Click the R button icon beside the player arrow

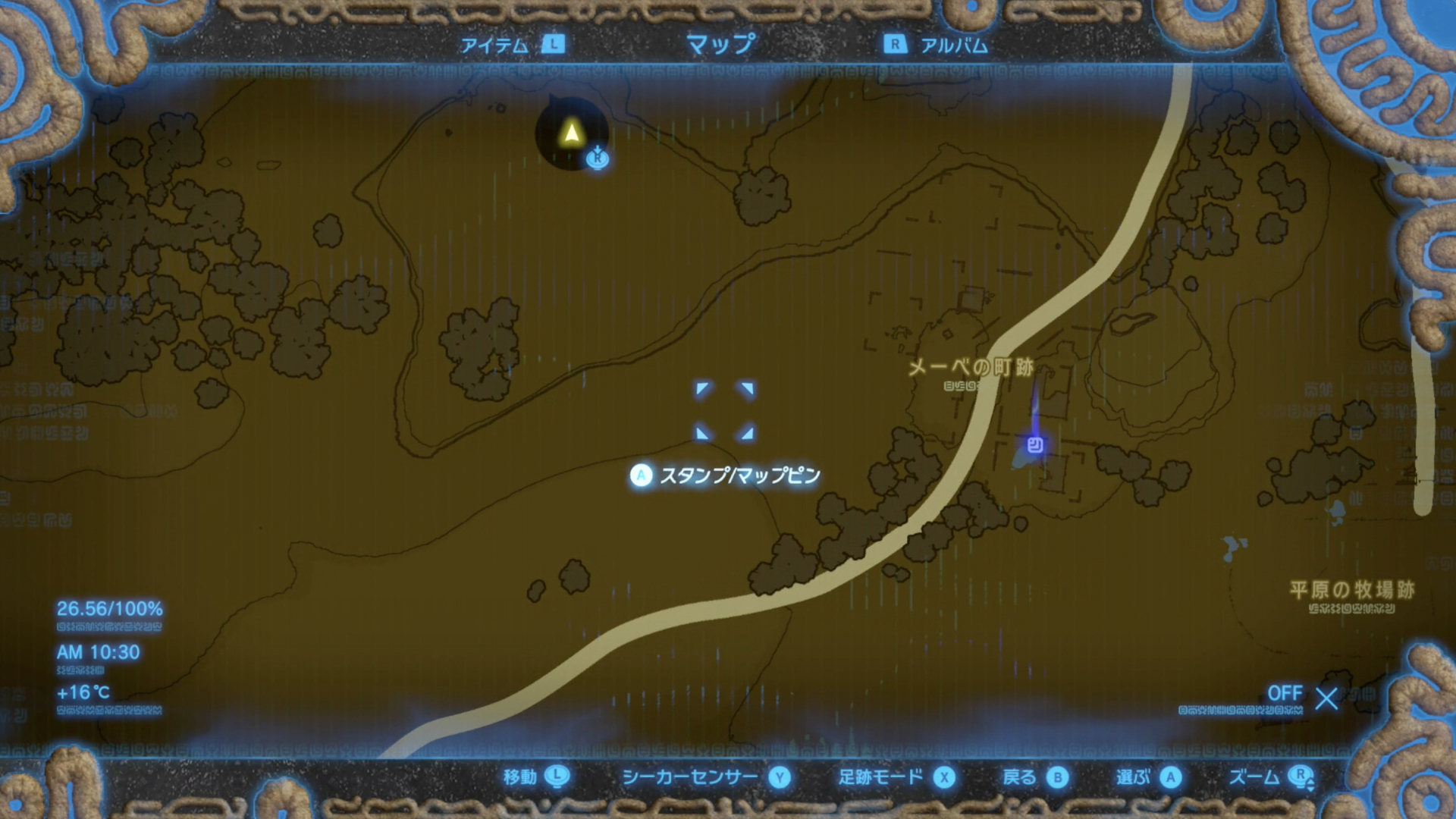pos(597,159)
